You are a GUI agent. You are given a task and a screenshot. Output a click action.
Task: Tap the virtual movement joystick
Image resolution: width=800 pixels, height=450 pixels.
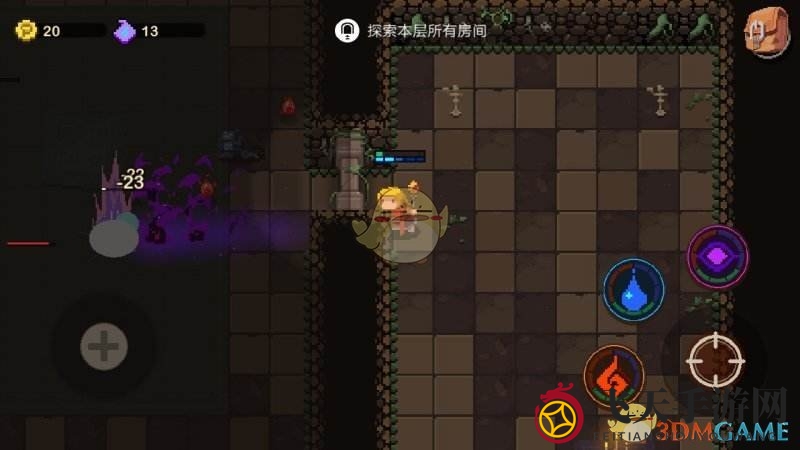(x=103, y=347)
